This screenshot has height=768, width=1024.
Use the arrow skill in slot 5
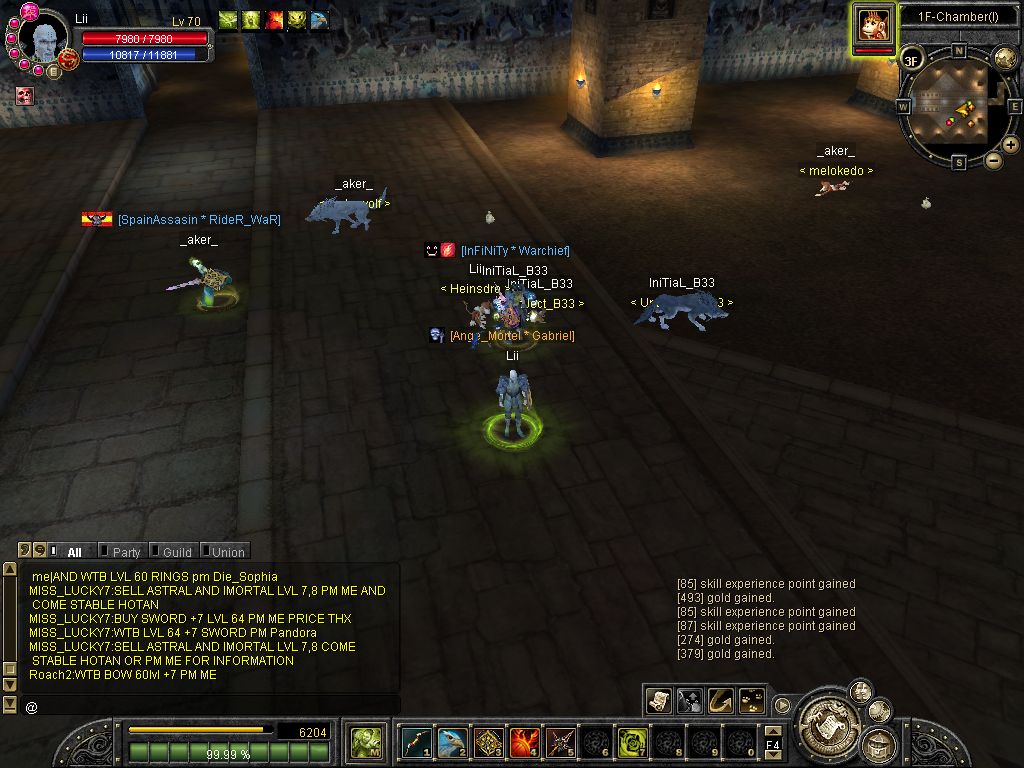[x=560, y=742]
